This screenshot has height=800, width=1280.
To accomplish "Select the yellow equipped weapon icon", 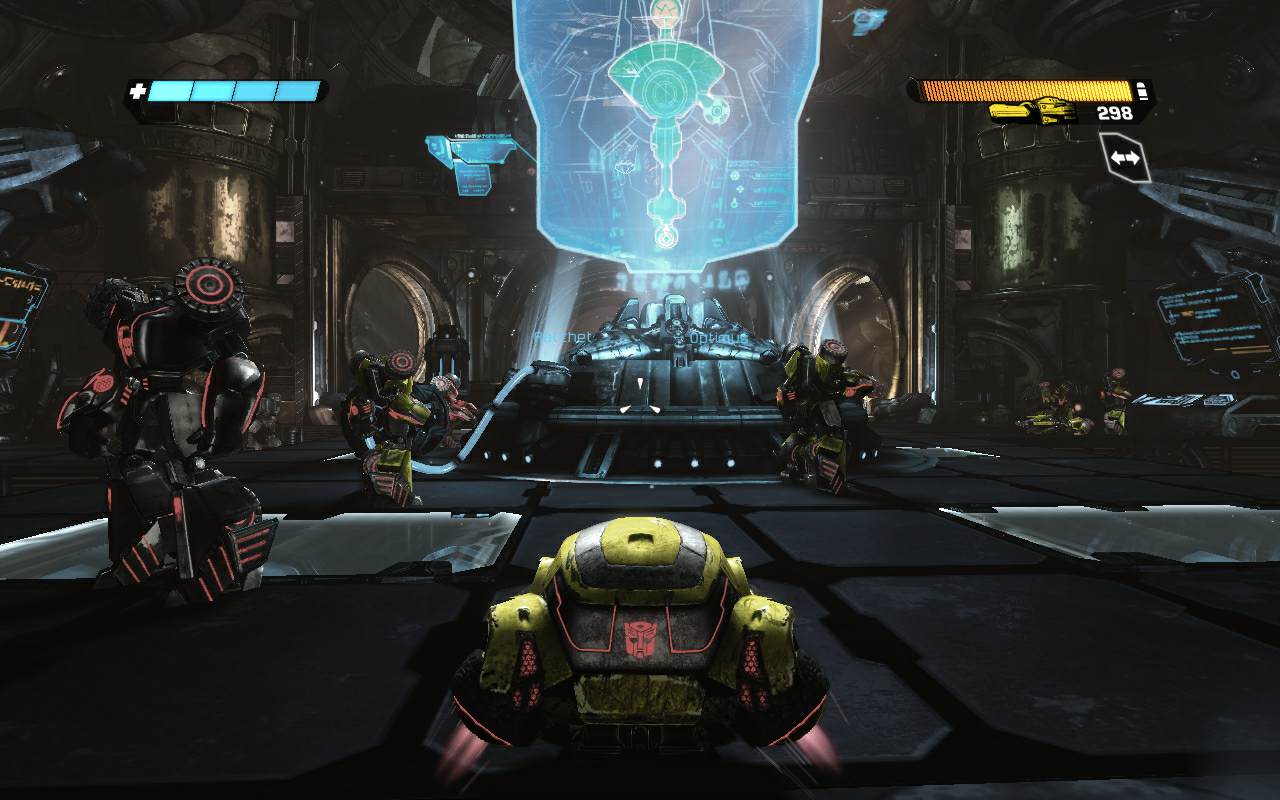I will [x=1033, y=111].
